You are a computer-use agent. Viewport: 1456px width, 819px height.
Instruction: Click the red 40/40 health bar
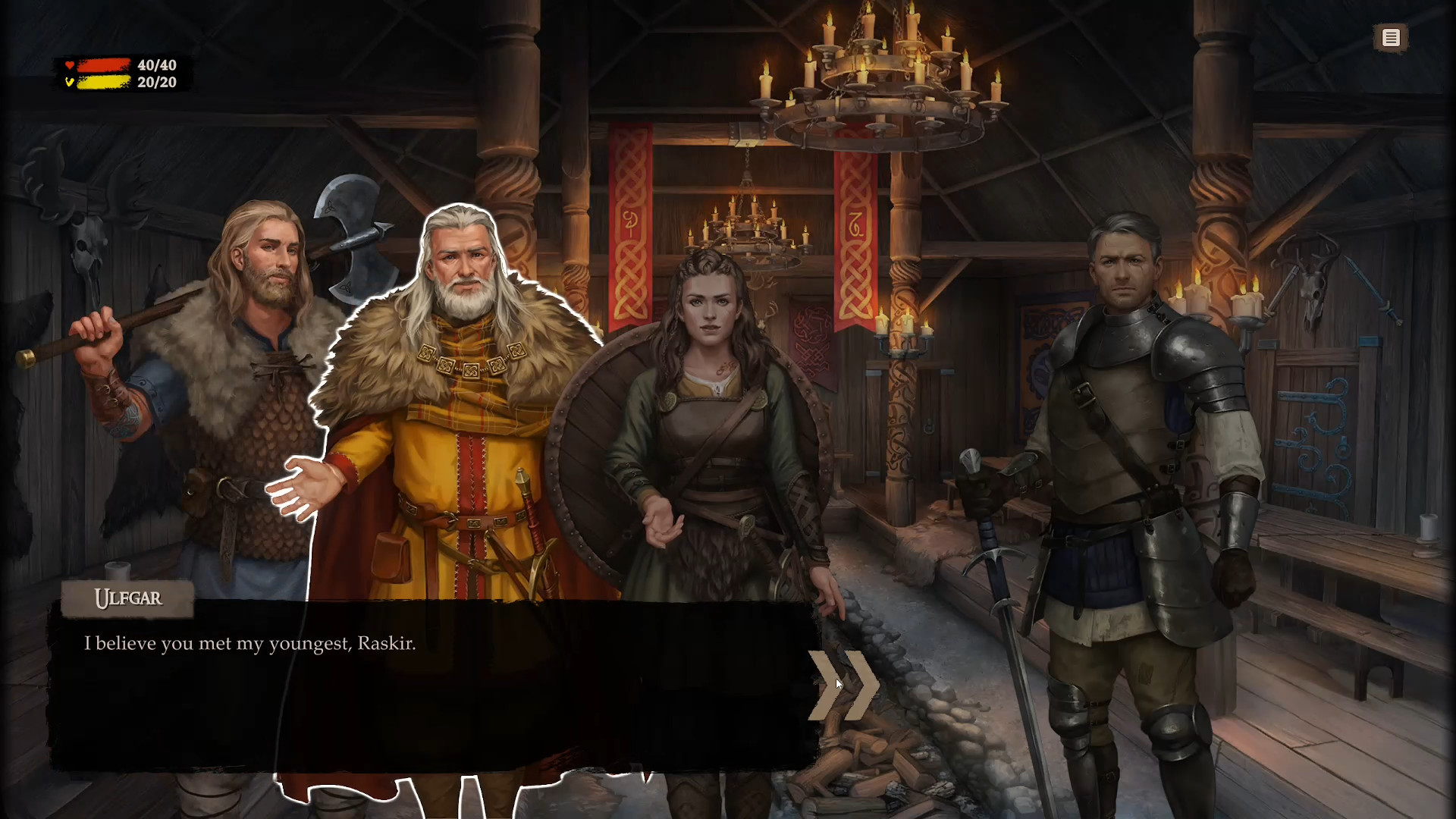(106, 65)
